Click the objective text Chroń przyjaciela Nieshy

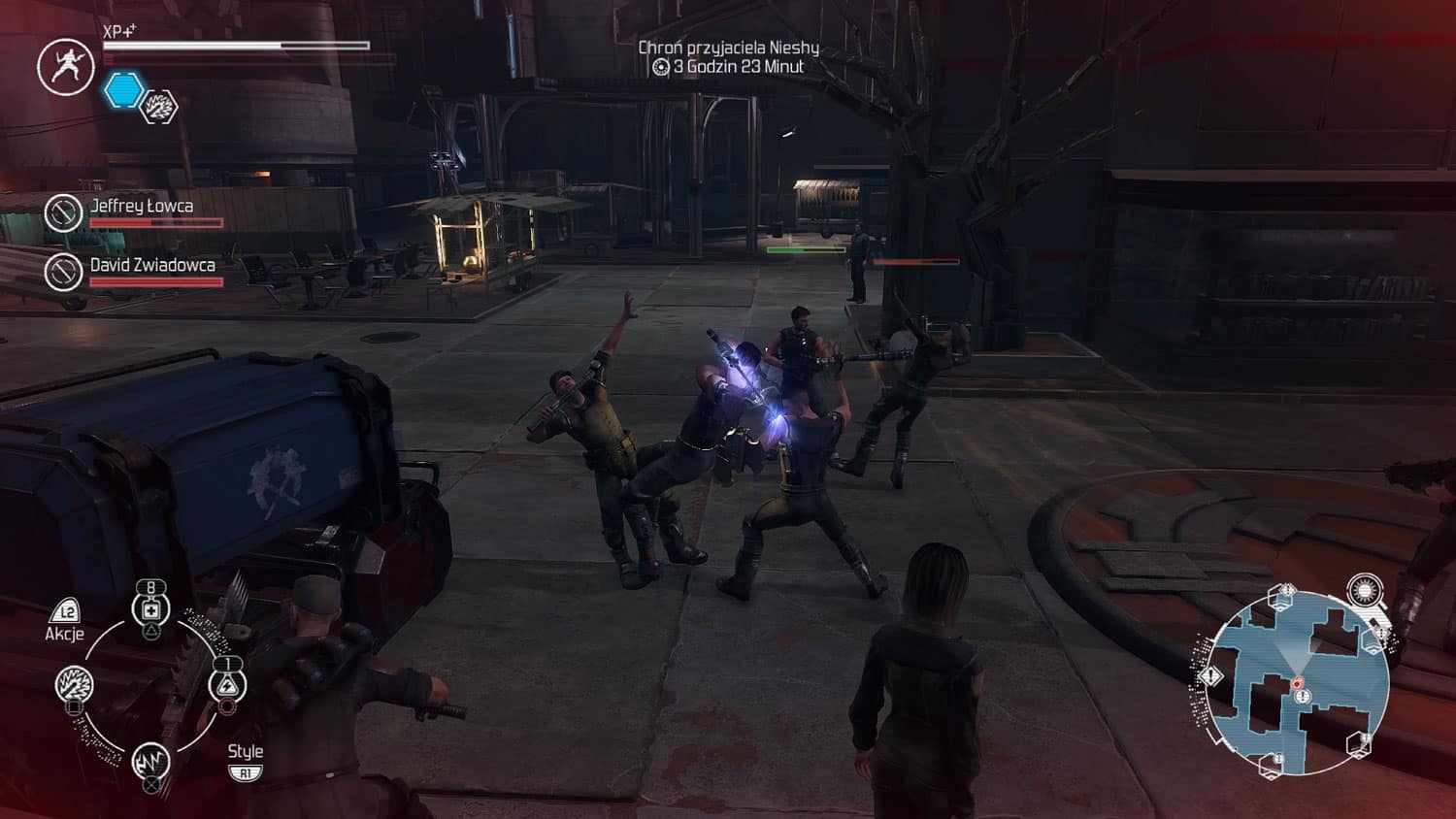[728, 48]
